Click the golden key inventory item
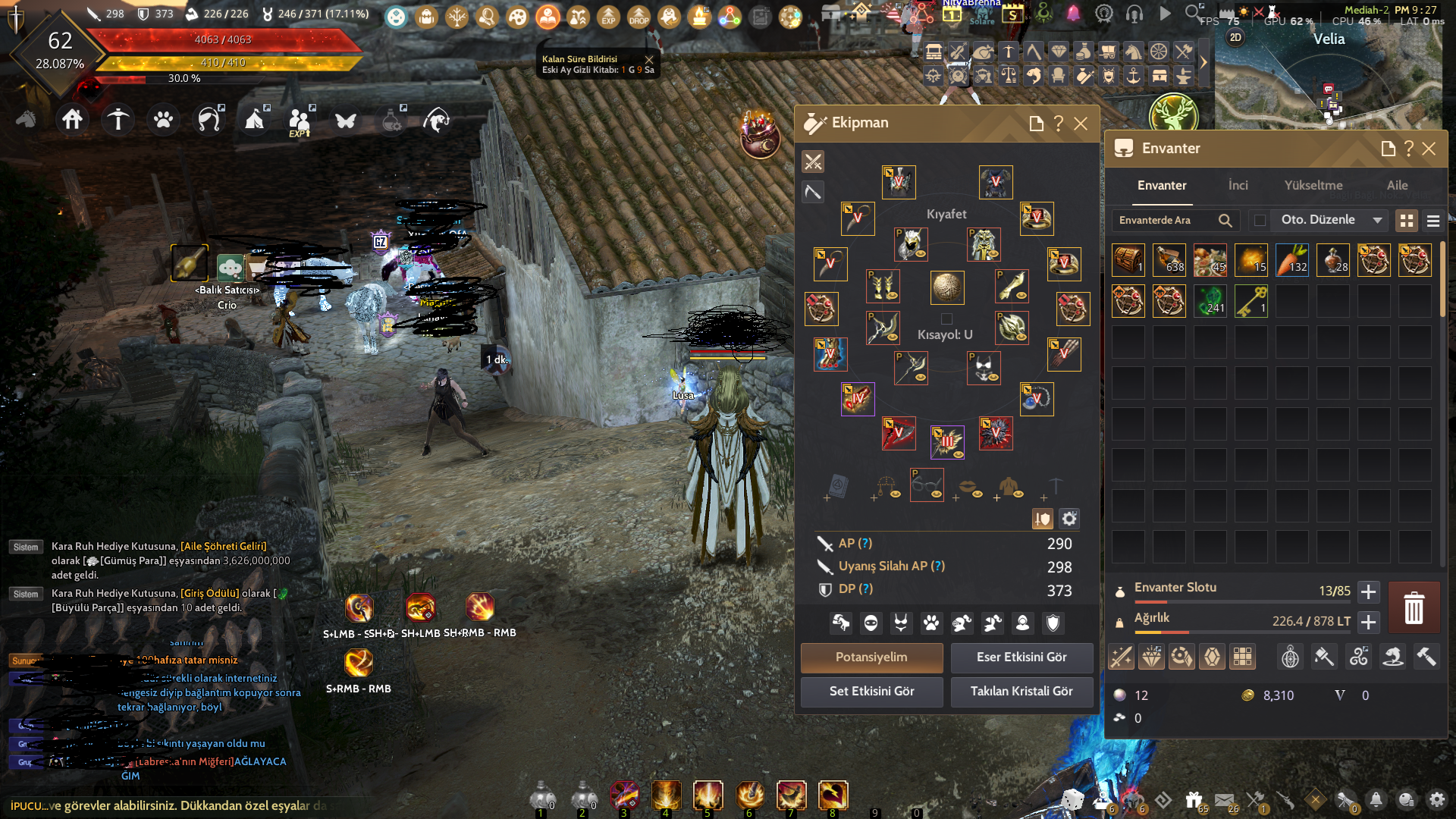 click(x=1250, y=301)
